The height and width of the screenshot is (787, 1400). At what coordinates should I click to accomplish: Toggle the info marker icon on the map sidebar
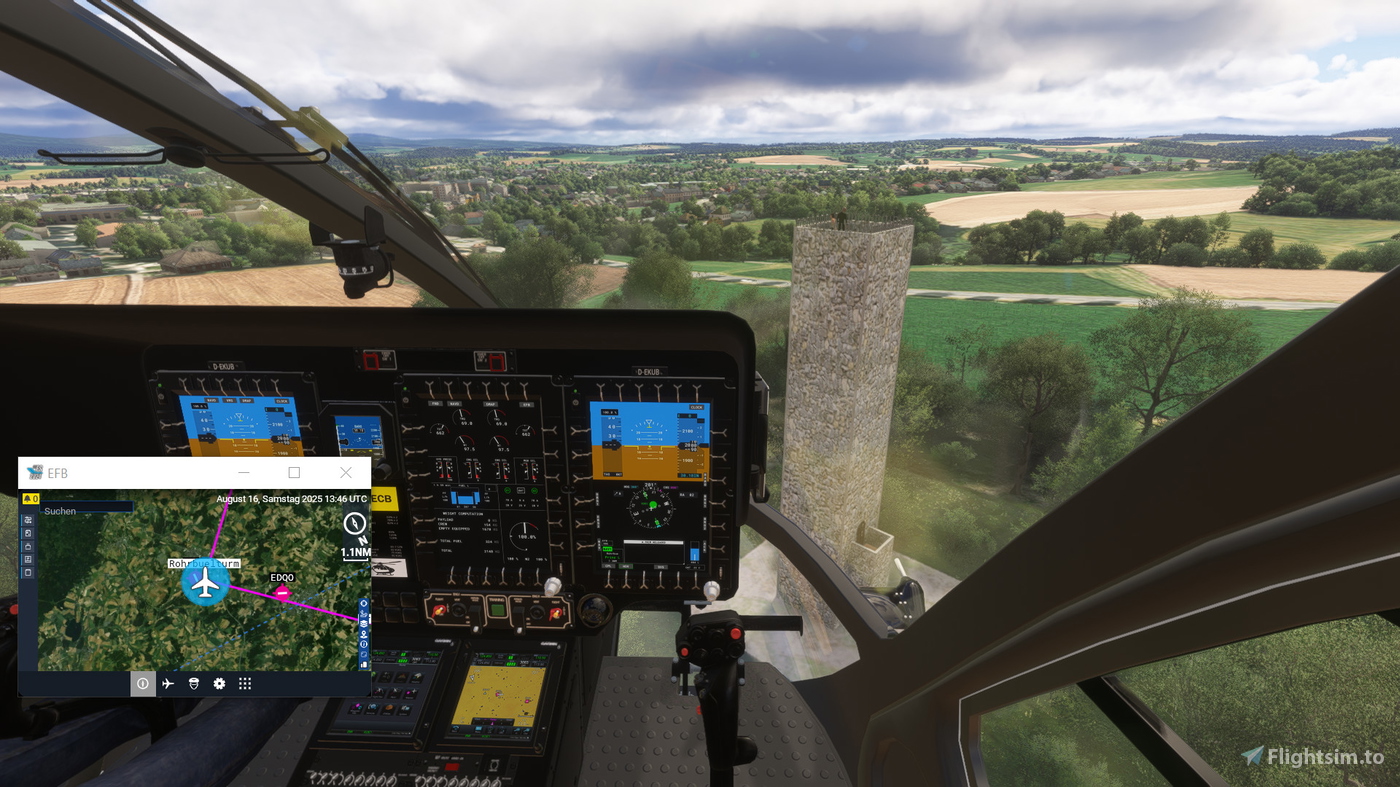coord(363,644)
